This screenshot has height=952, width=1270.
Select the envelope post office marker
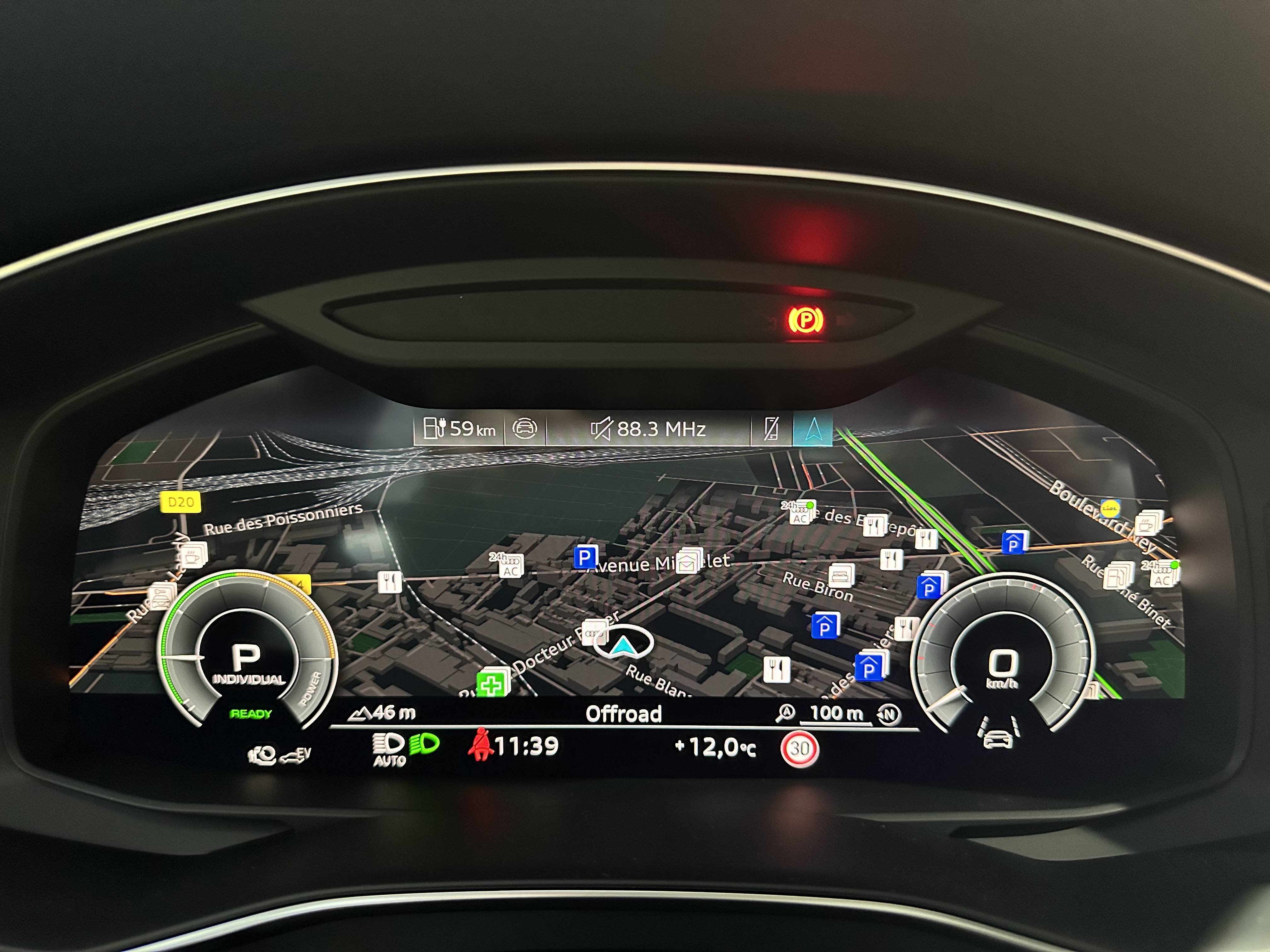688,564
